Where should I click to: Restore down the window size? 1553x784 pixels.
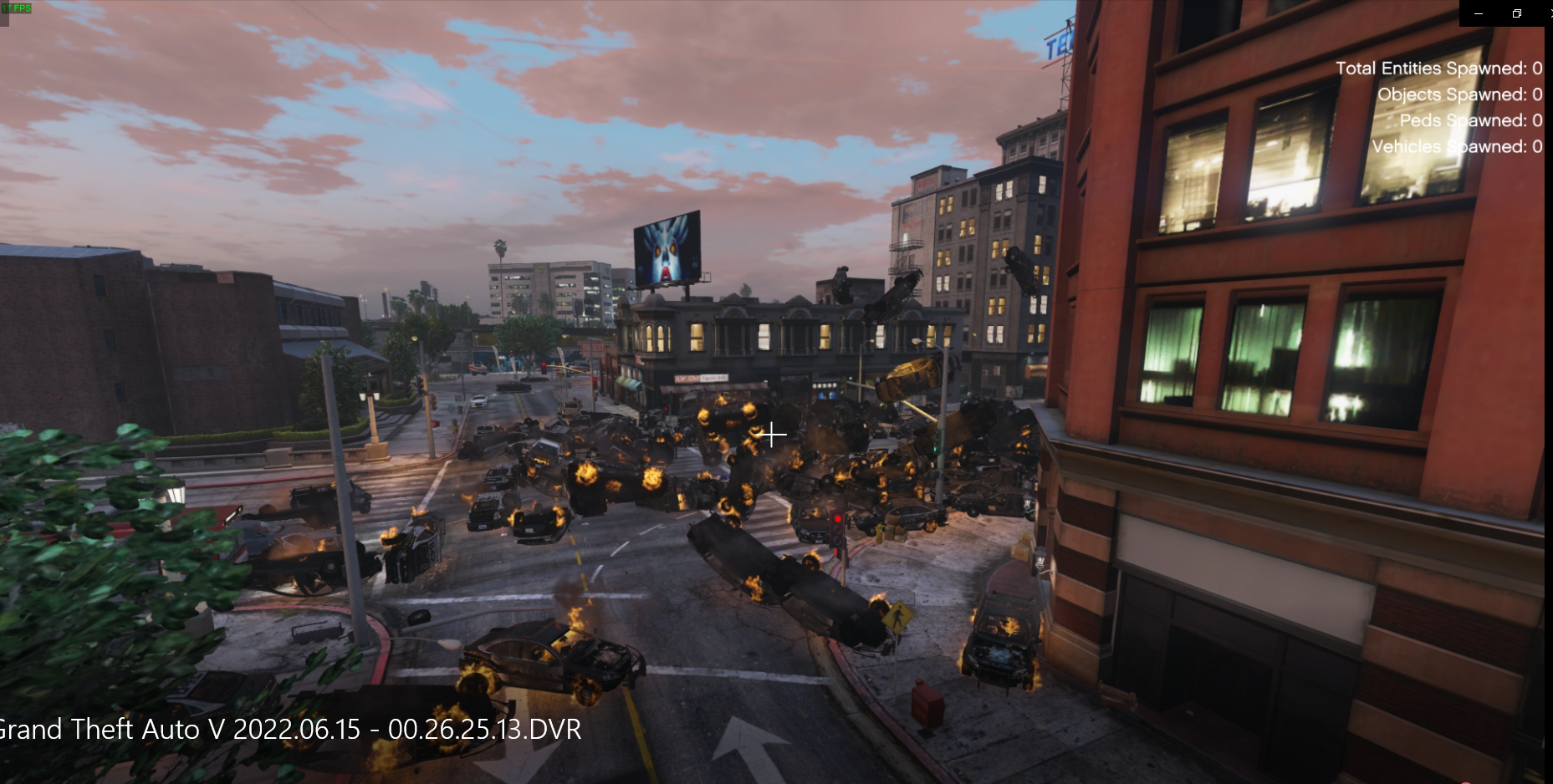tap(1517, 13)
